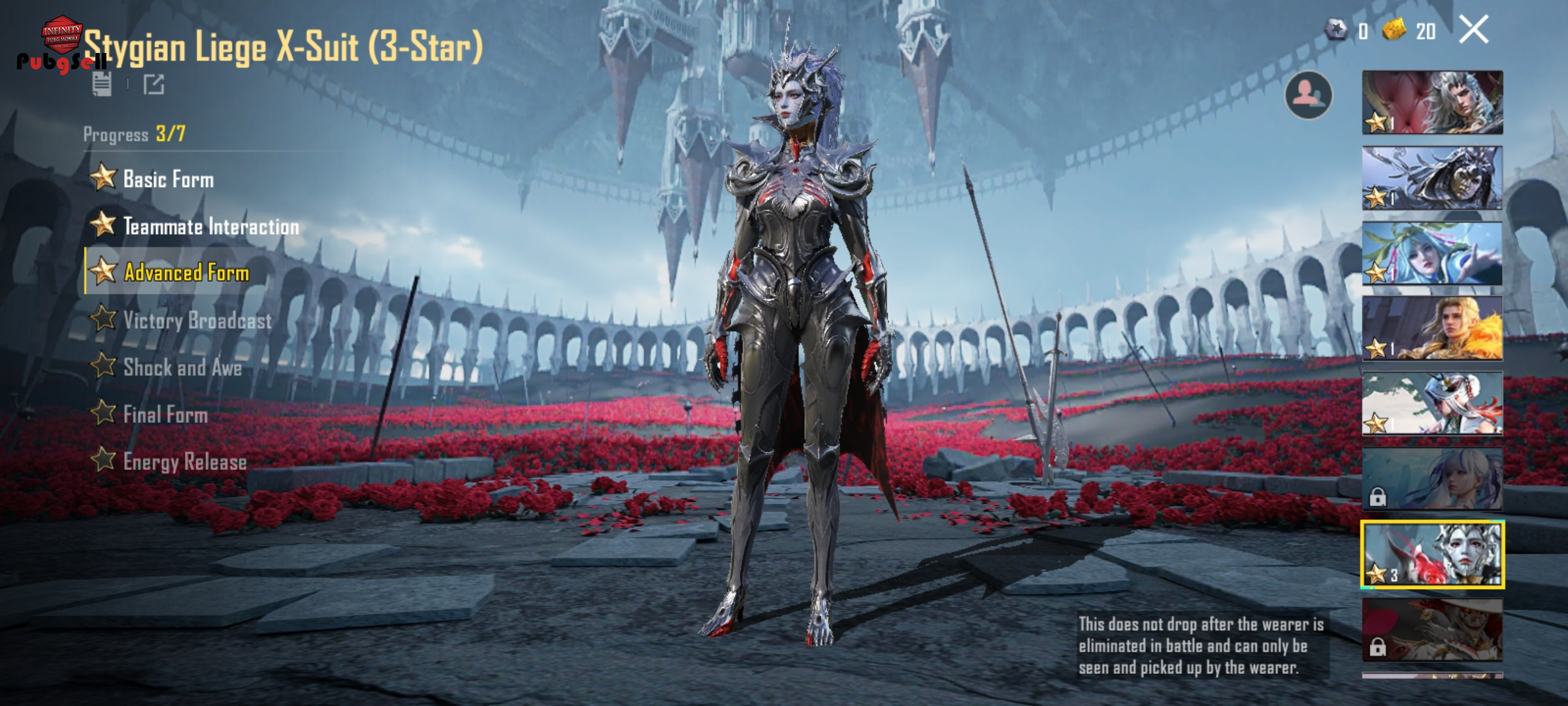Pick the first thumbnail with the pink background
Viewport: 1568px width, 706px height.
coord(1432,103)
